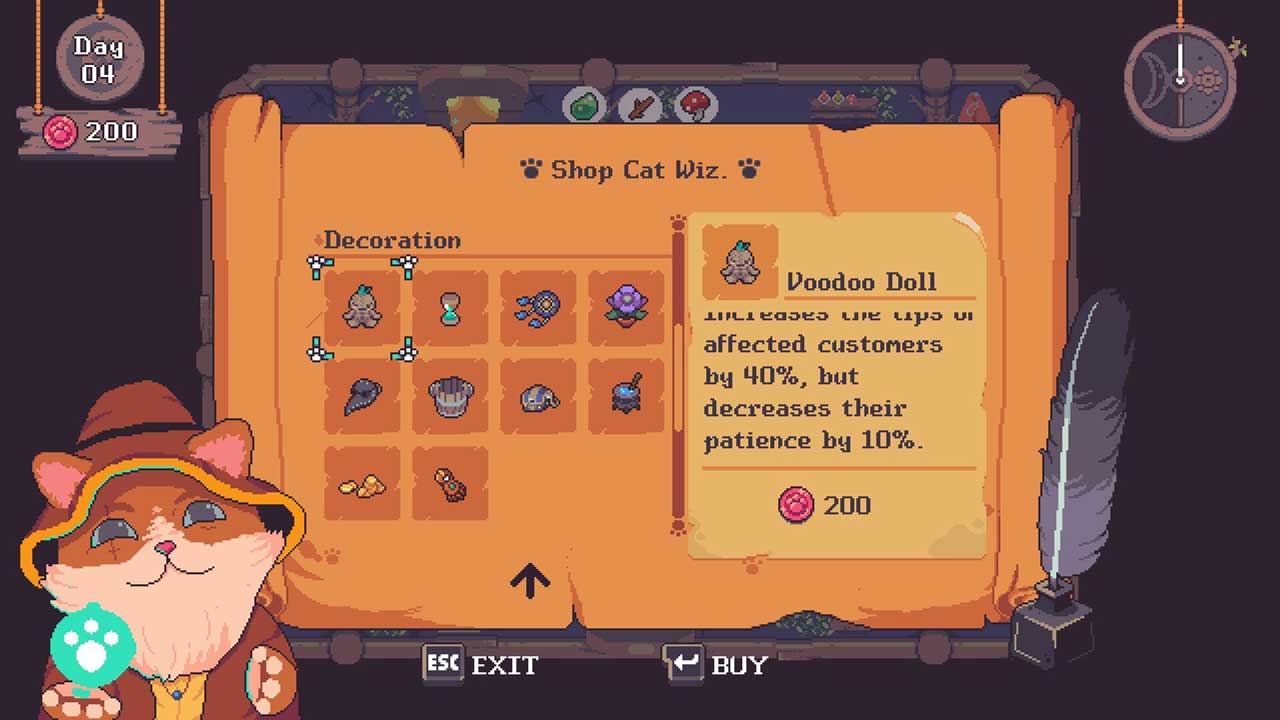Choose the orange jeweled gauntlet item
Screen dimensions: 1280x720
coord(450,484)
